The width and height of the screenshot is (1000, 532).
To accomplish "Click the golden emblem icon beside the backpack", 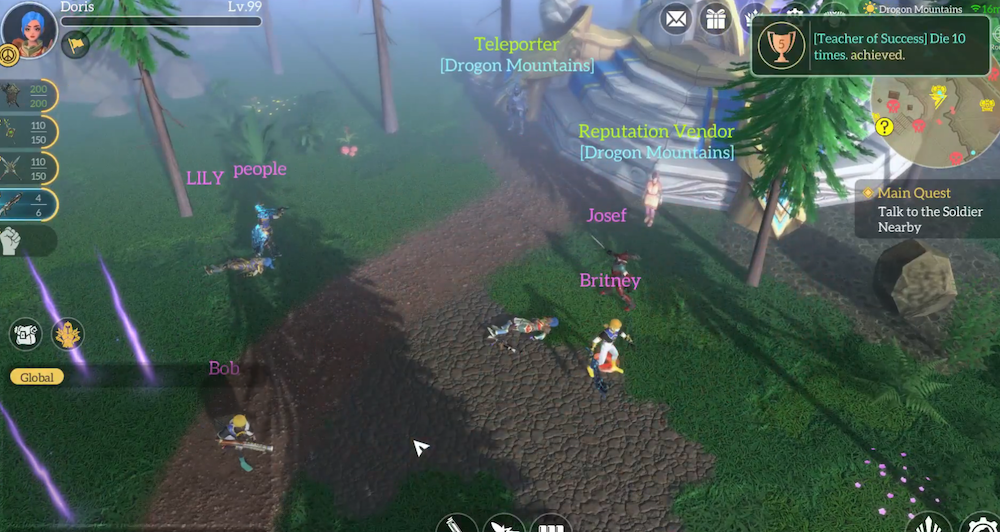I will pos(68,334).
